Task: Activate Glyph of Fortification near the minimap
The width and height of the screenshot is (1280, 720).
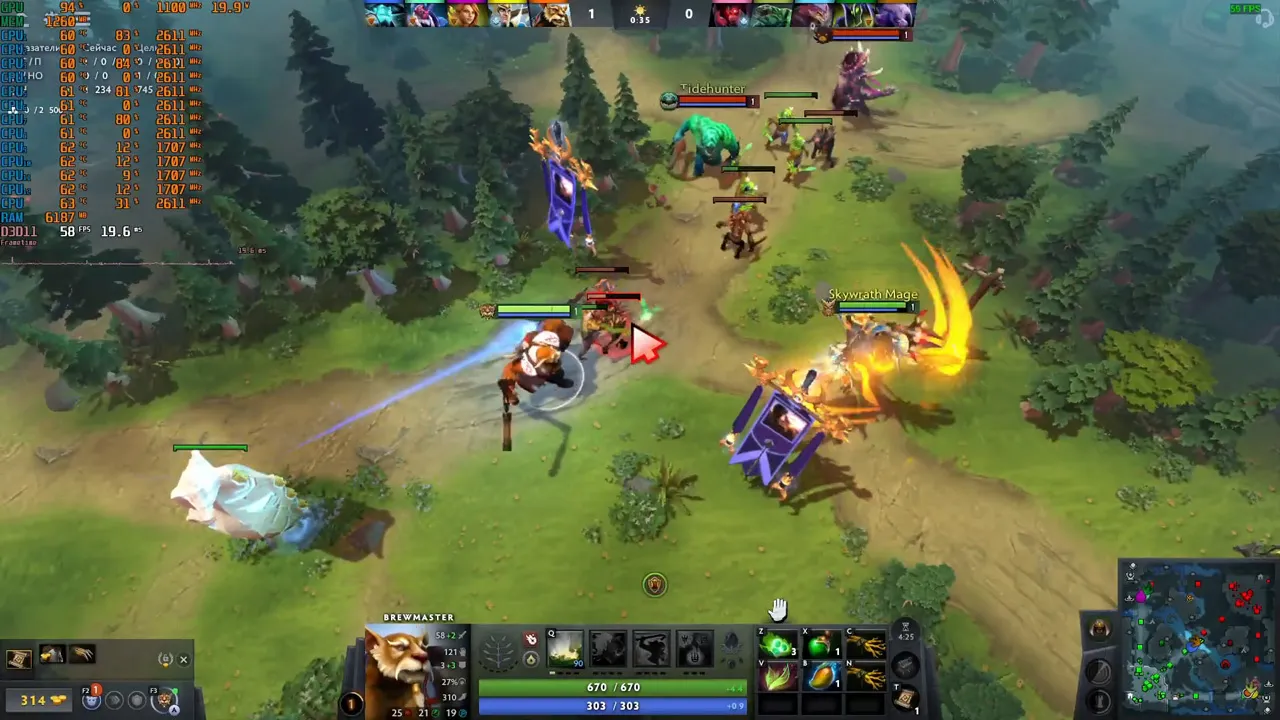Action: click(1098, 700)
